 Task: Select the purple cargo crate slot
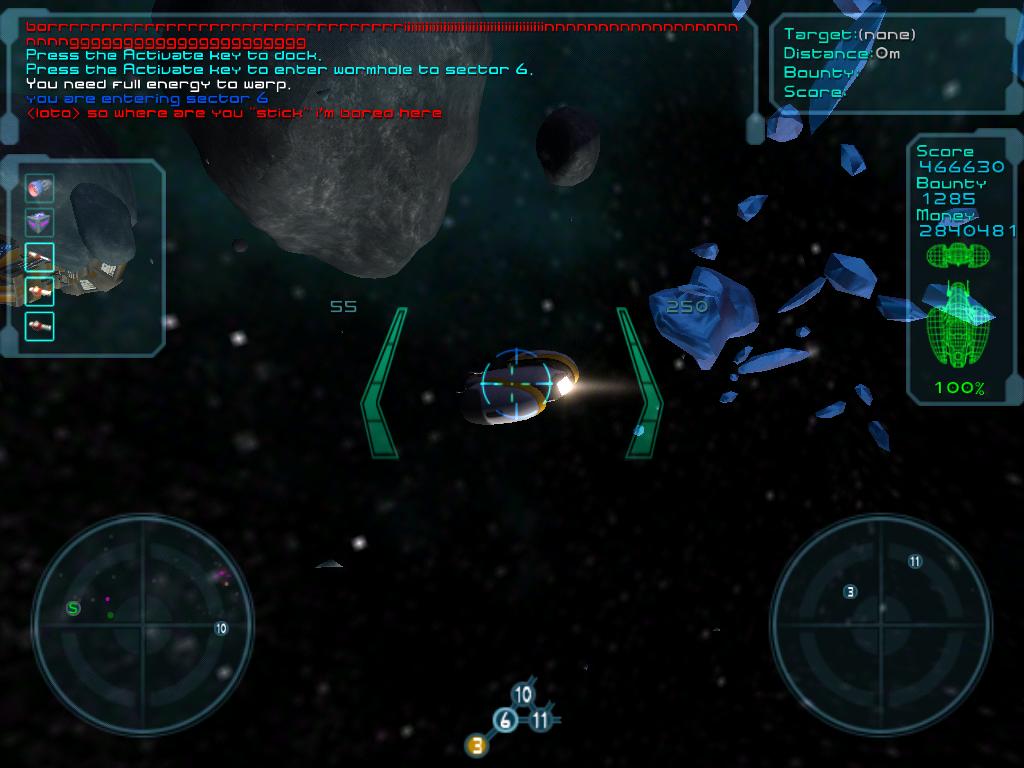point(40,222)
